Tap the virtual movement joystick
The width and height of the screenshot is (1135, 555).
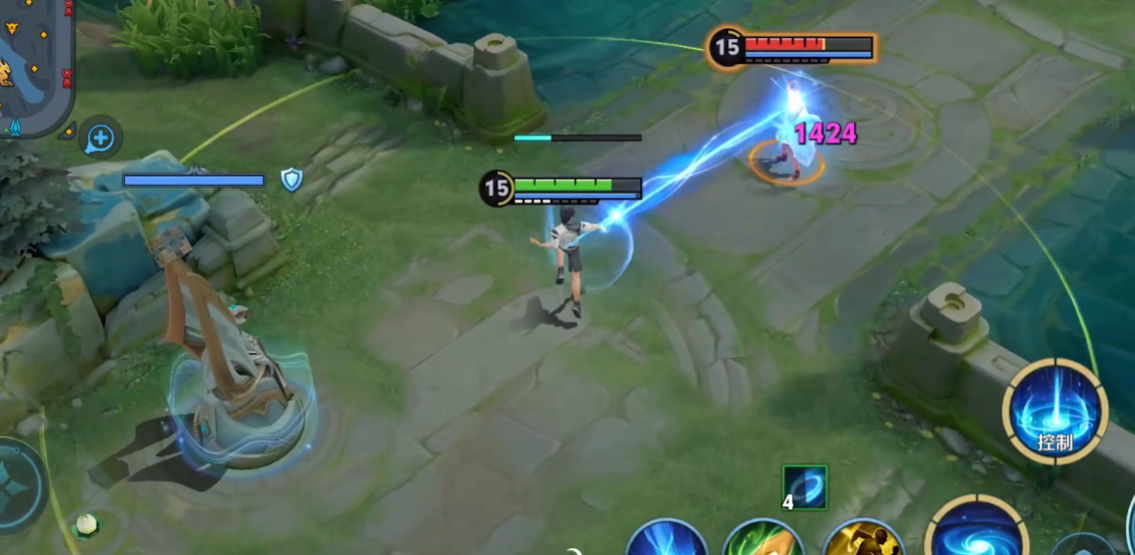click(18, 484)
